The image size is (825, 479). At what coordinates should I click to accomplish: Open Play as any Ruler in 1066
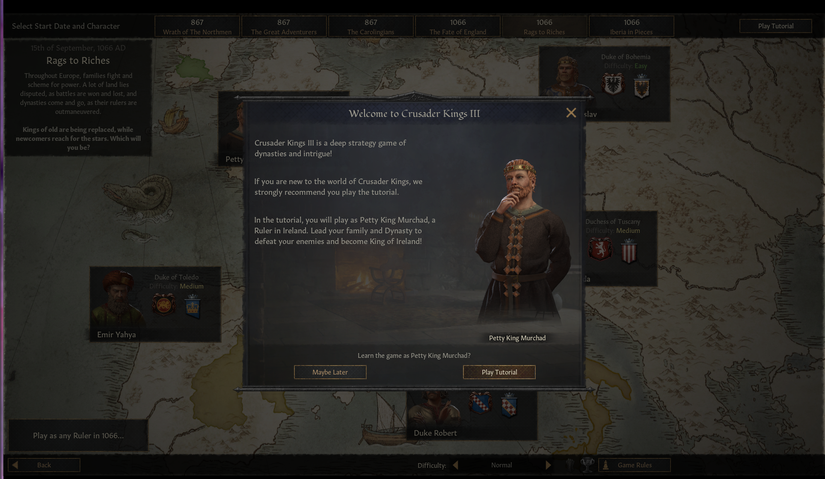tap(78, 436)
